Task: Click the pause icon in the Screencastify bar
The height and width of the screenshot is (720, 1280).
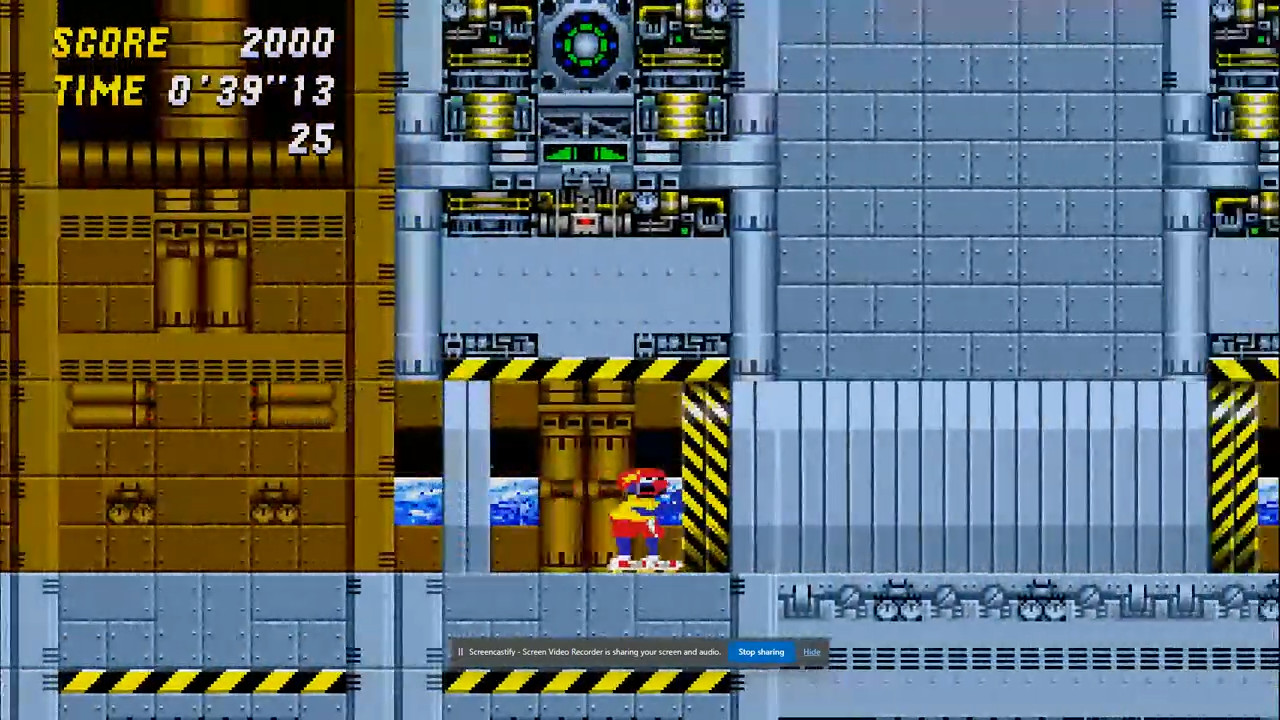Action: click(460, 652)
